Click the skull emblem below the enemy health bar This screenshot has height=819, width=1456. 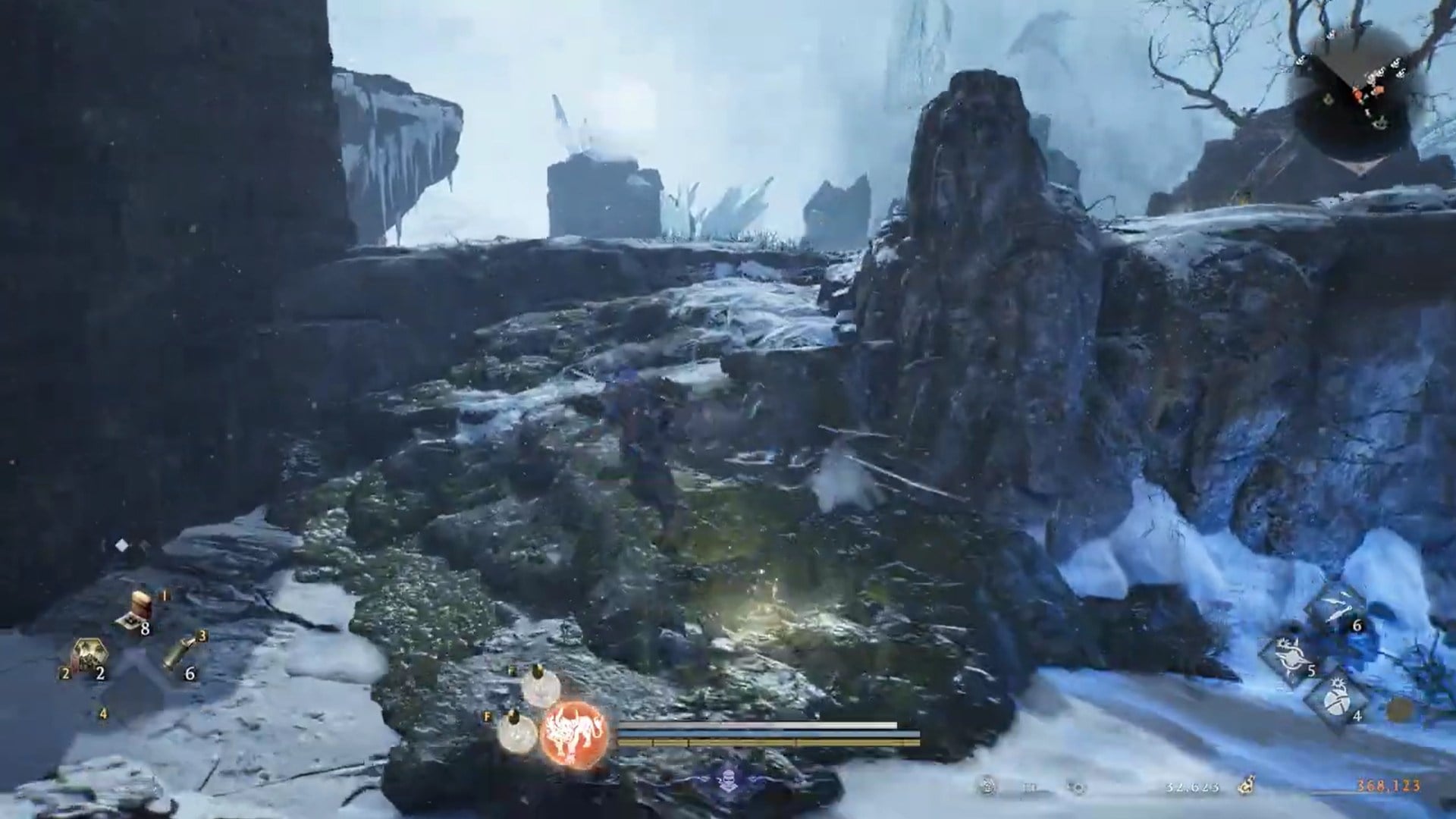click(729, 781)
